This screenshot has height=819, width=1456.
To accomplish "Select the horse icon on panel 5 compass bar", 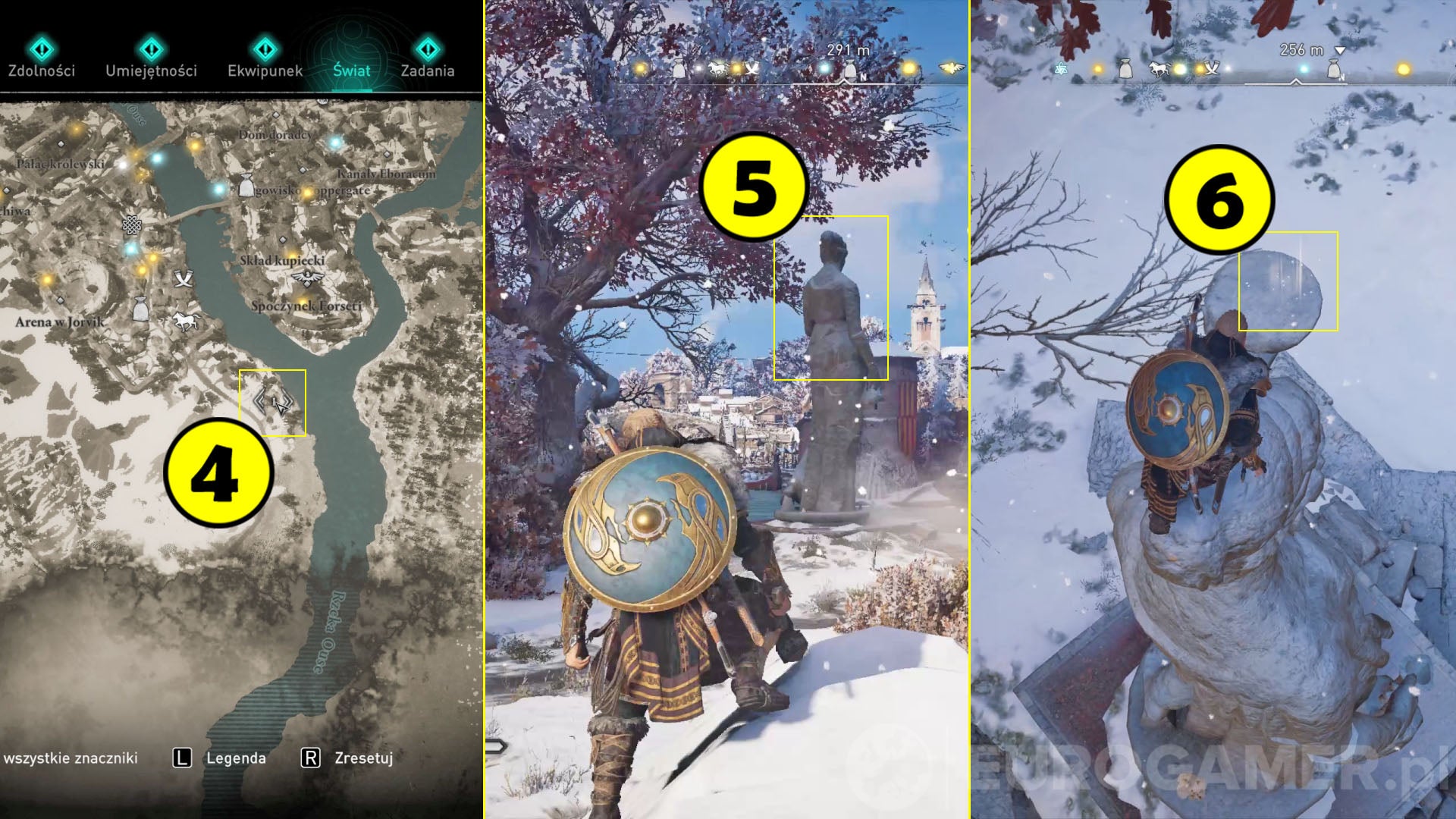I will point(718,68).
